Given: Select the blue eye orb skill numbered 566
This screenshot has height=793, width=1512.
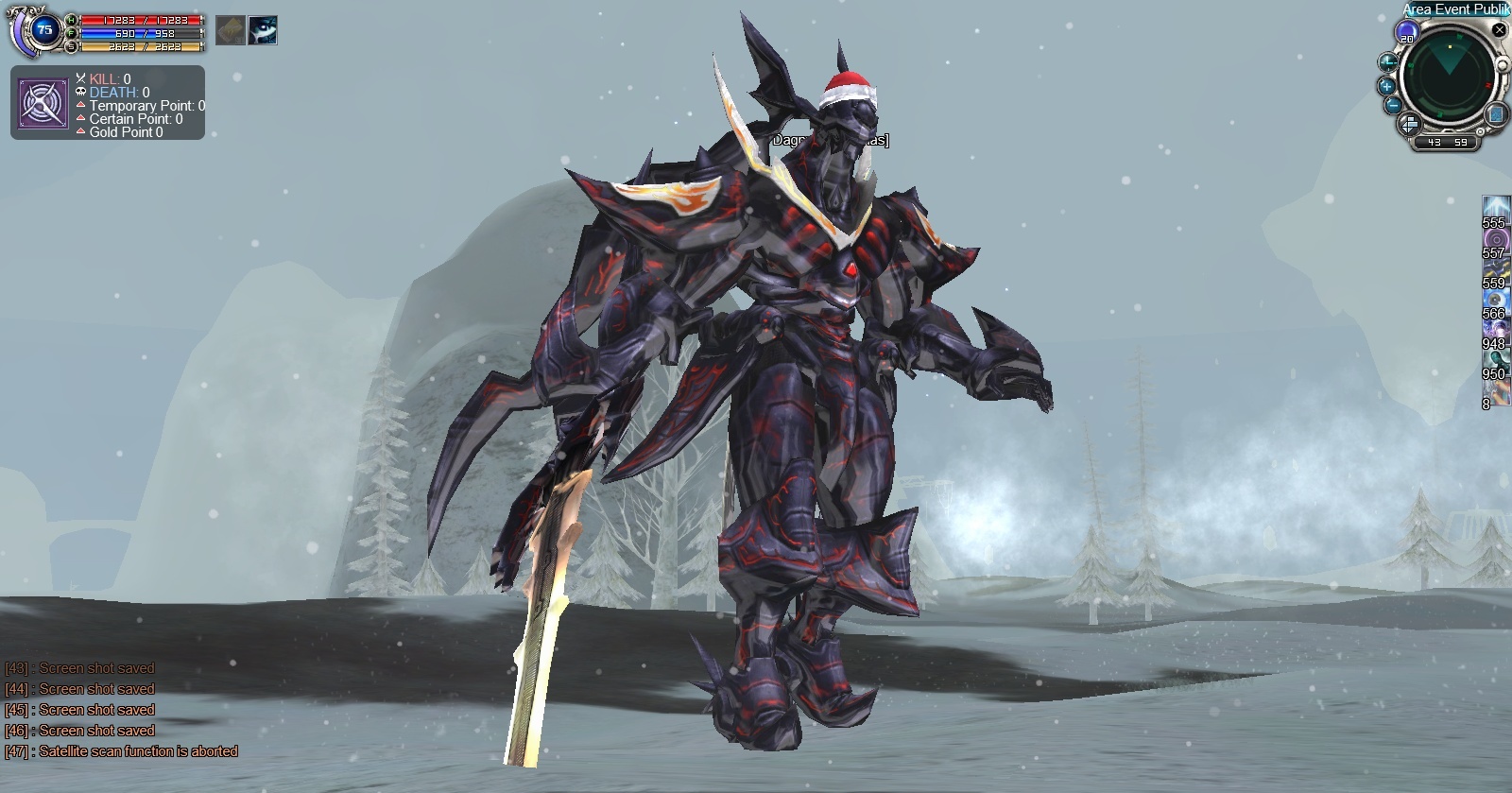Looking at the screenshot, I should [1496, 301].
